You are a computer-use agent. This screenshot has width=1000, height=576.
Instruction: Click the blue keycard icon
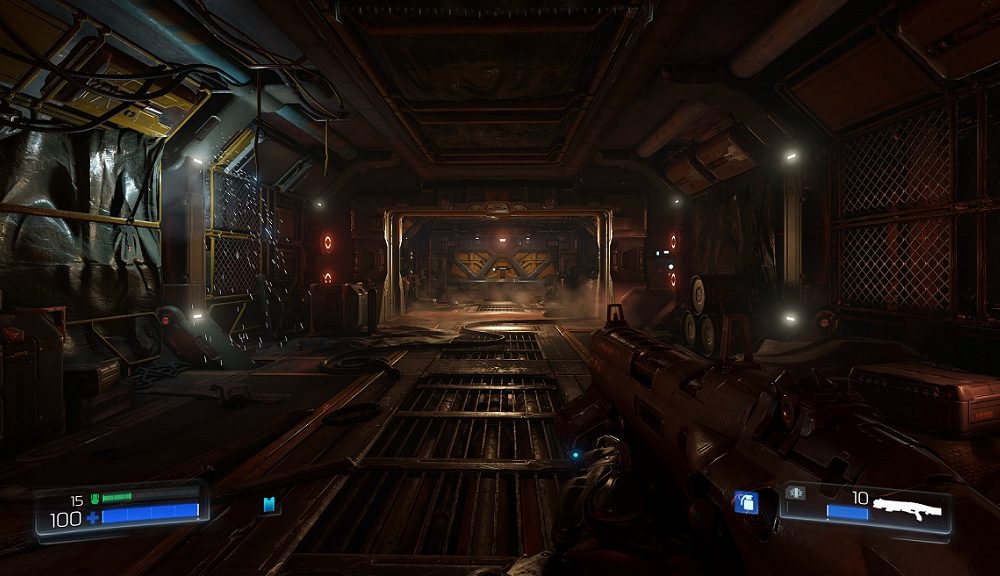(269, 505)
